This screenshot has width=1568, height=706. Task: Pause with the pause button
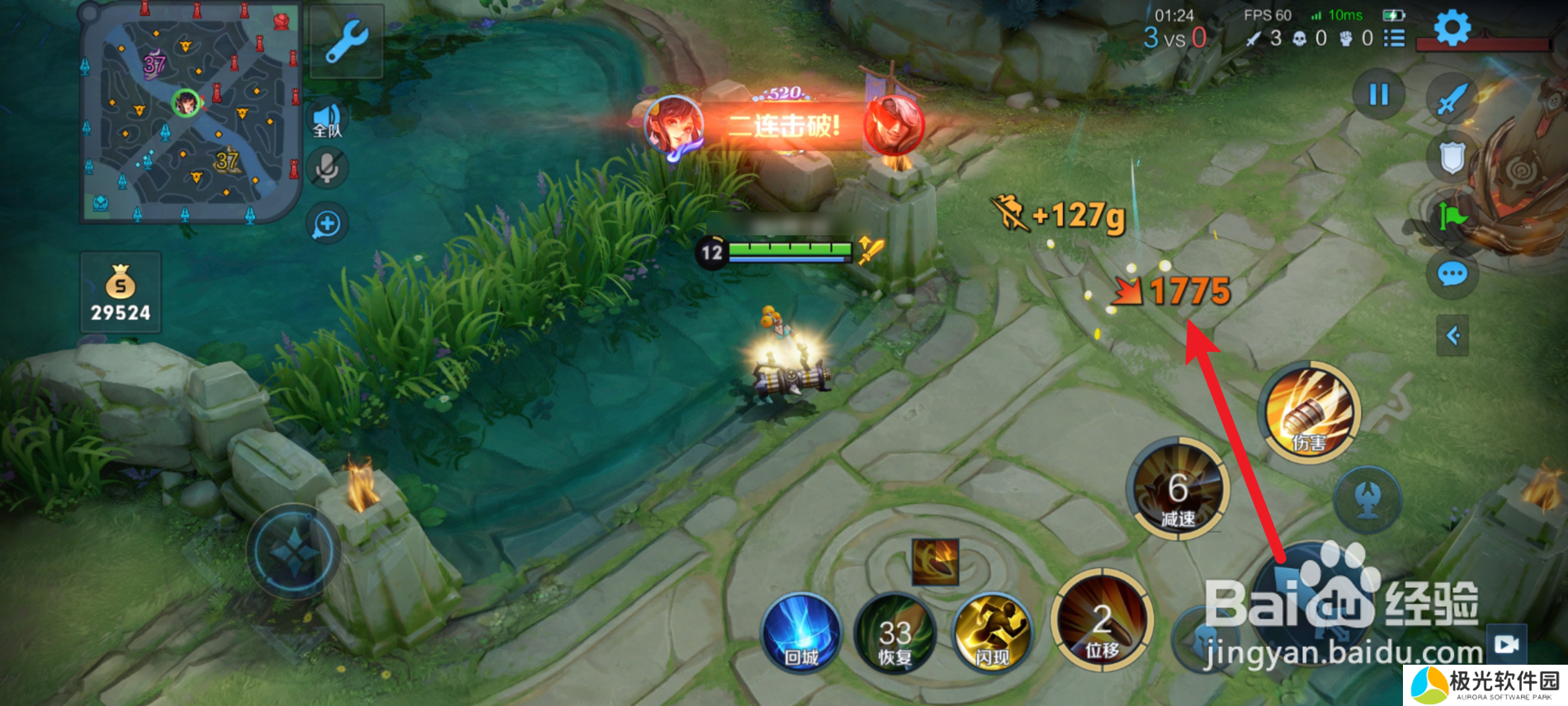1378,95
